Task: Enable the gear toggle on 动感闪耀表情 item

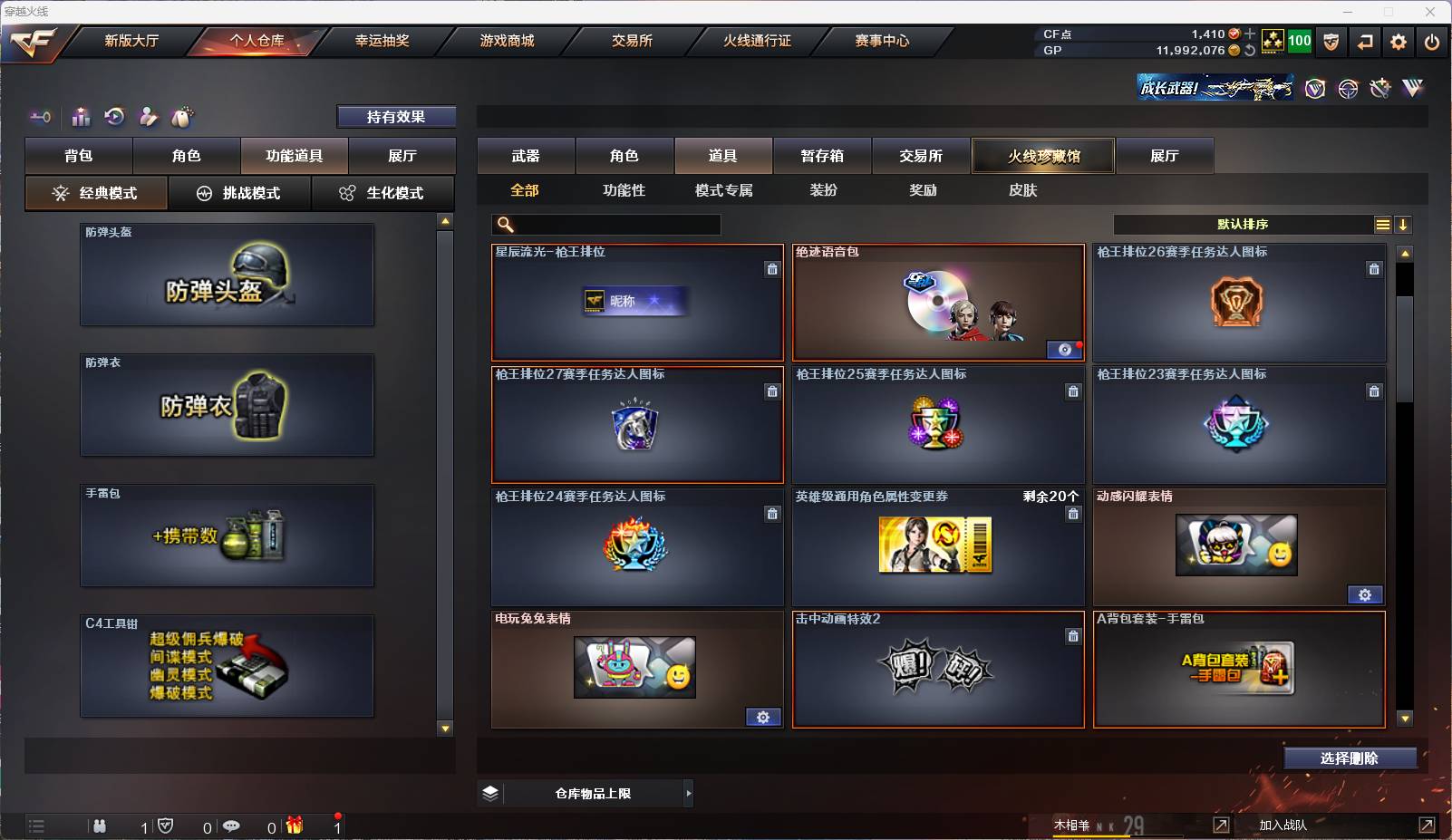Action: click(1367, 594)
